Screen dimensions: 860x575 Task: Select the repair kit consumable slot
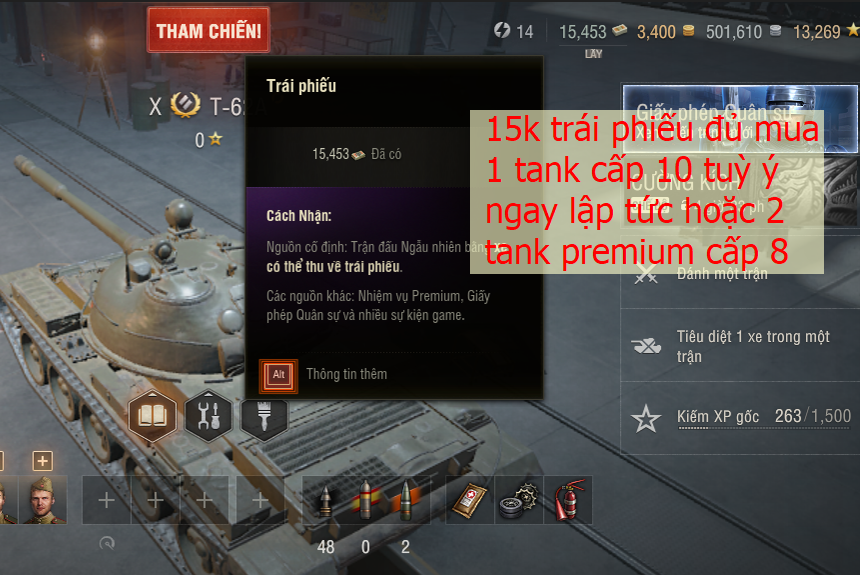tap(520, 500)
